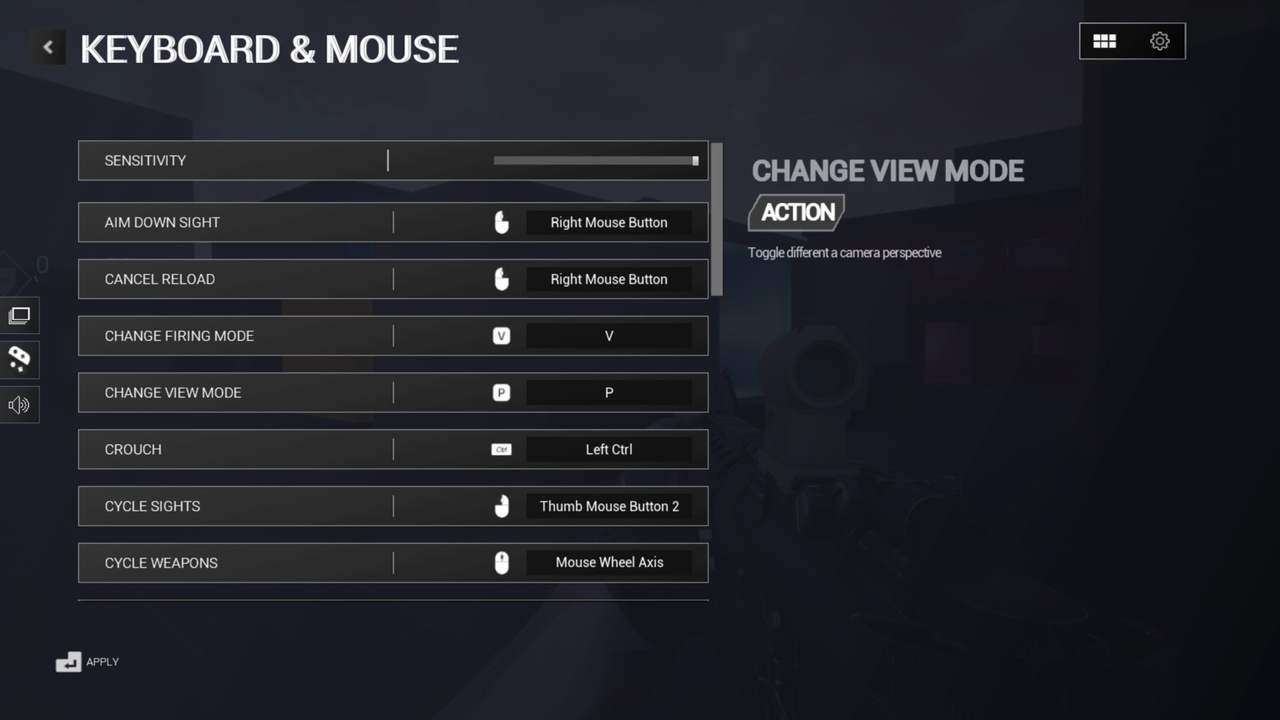Click the V key icon for Change Firing Mode
Image resolution: width=1280 pixels, height=720 pixels.
[x=501, y=336]
